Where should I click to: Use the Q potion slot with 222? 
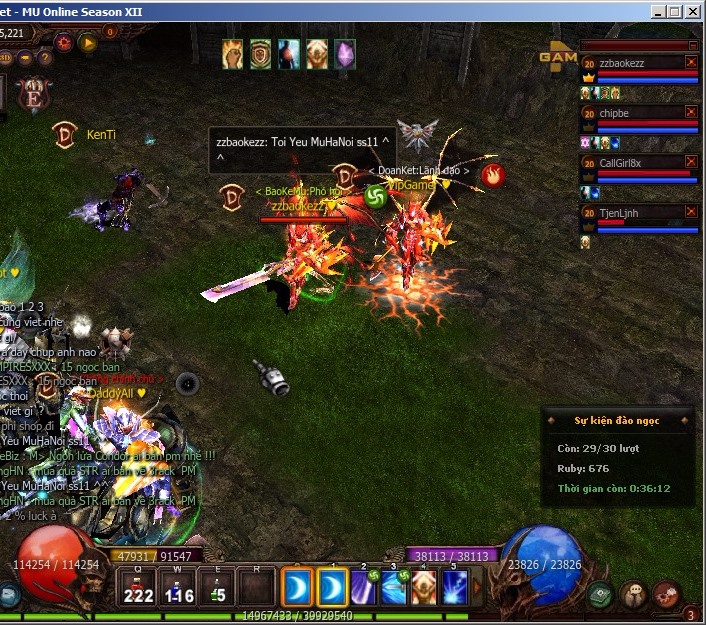click(138, 587)
